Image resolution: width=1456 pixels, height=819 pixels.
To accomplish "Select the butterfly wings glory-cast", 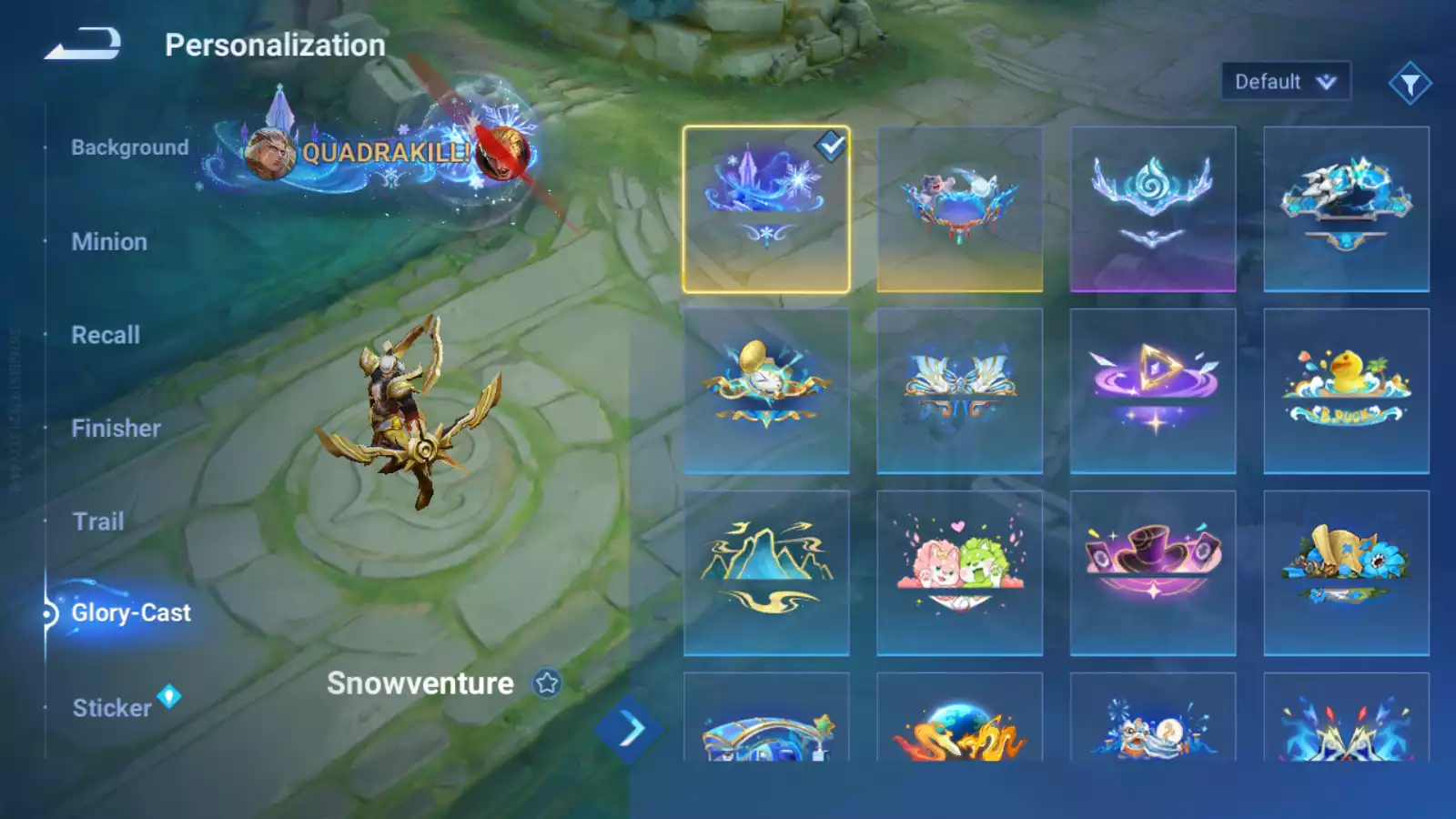I will tap(959, 391).
